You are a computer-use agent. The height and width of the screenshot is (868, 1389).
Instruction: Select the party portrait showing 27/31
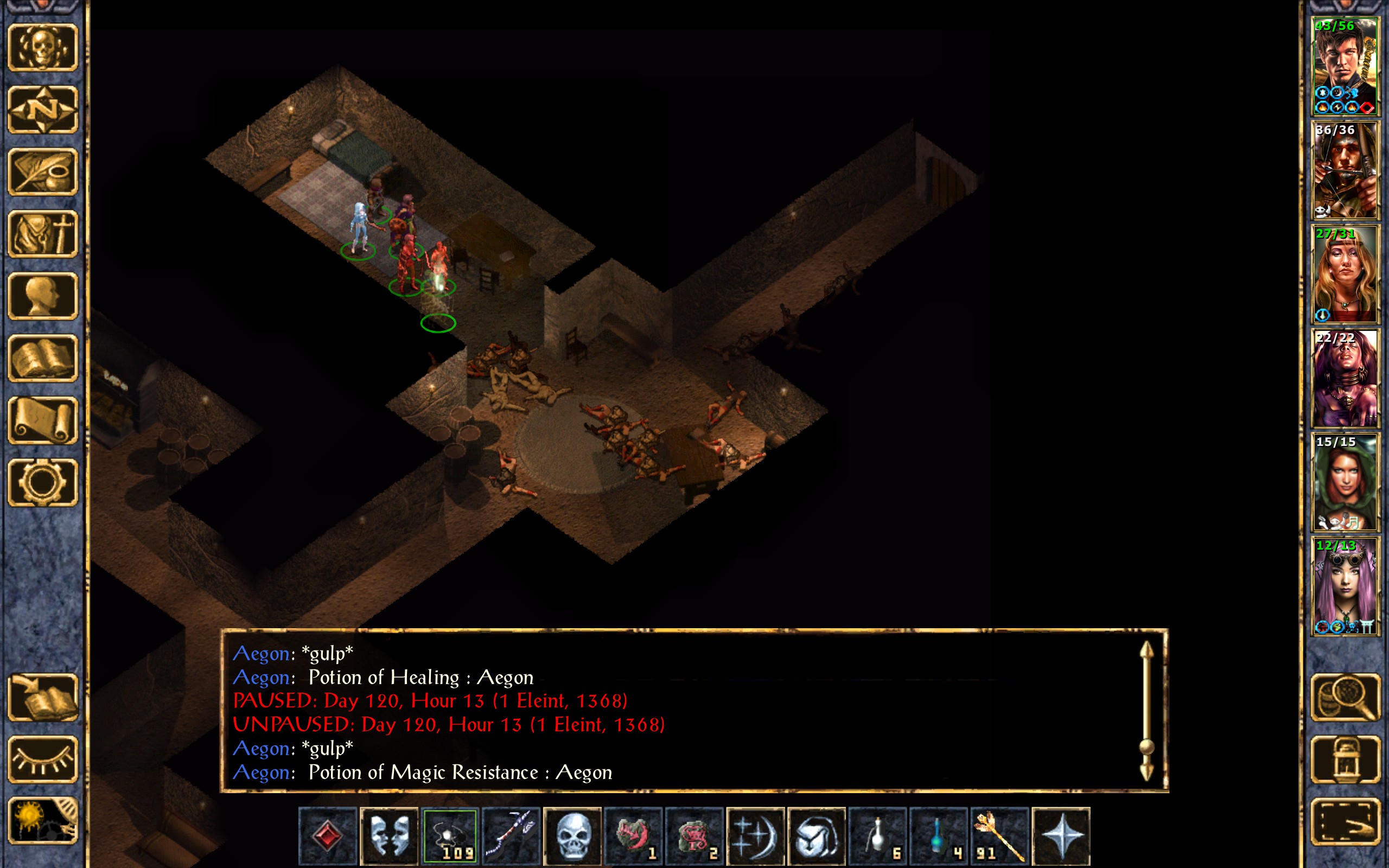click(1345, 275)
